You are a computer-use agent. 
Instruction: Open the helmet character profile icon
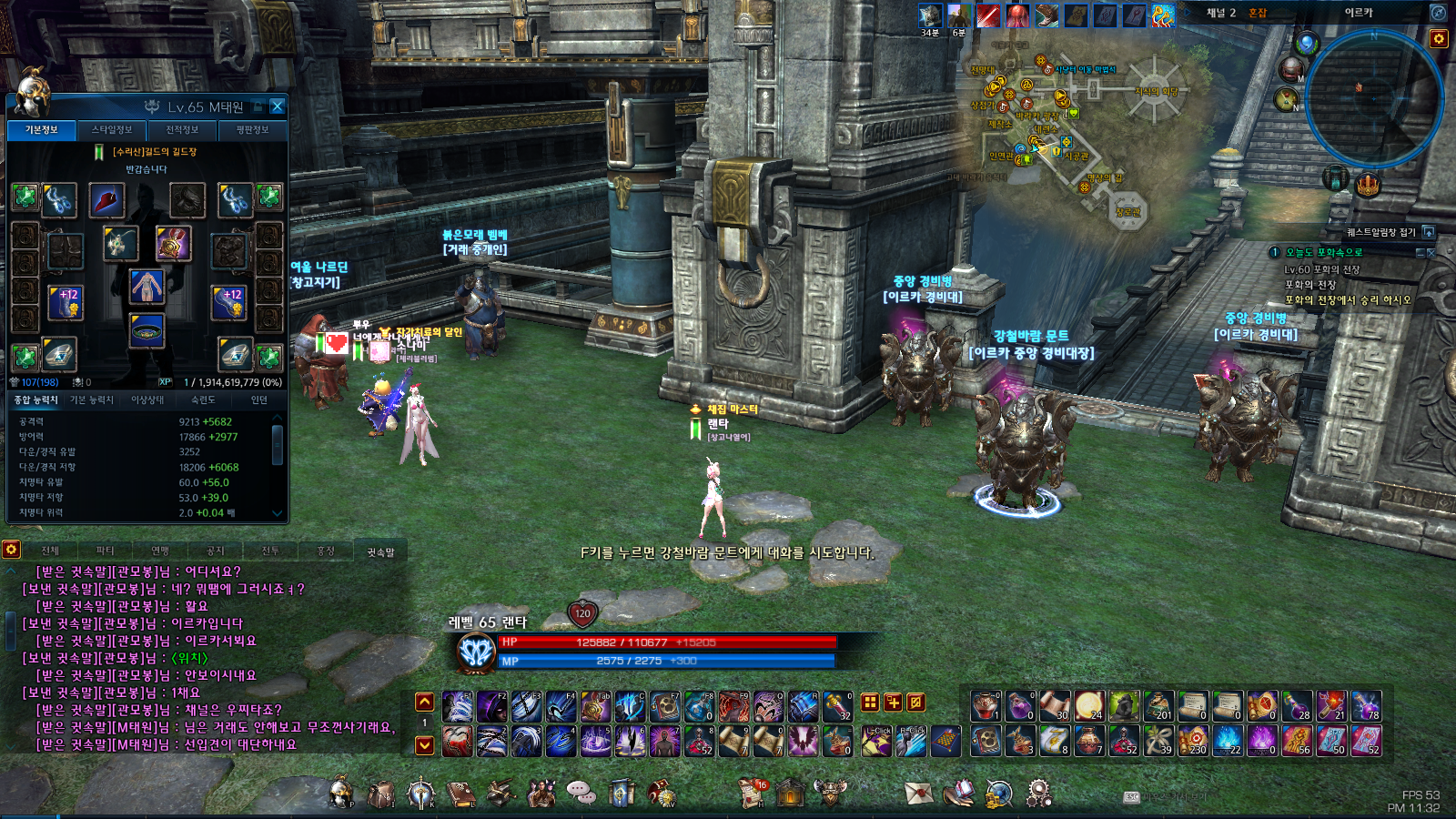coord(341,793)
